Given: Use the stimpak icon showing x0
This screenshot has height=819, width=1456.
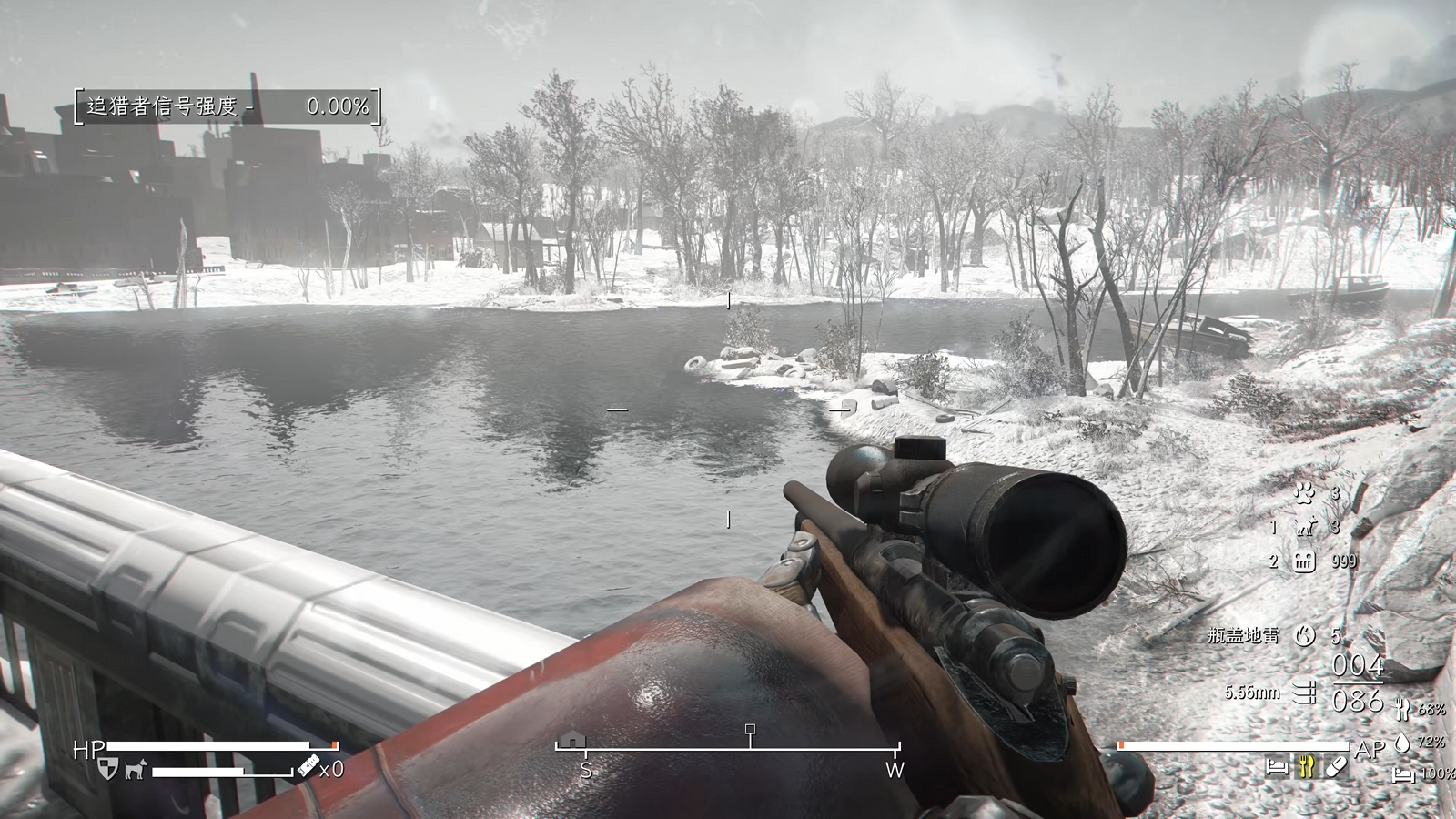Looking at the screenshot, I should 308,769.
